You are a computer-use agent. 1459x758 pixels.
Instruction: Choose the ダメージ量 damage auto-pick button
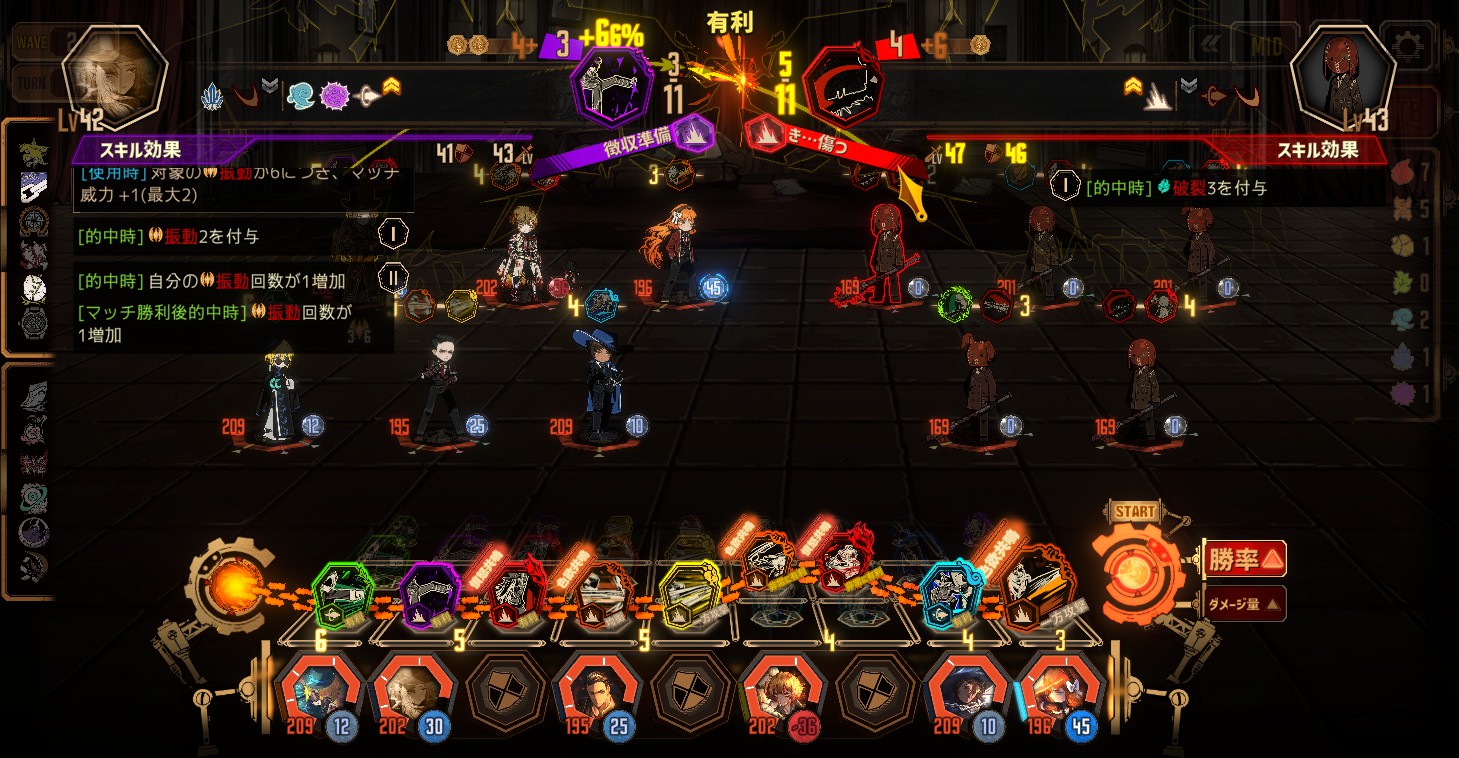pyautogui.click(x=1244, y=603)
